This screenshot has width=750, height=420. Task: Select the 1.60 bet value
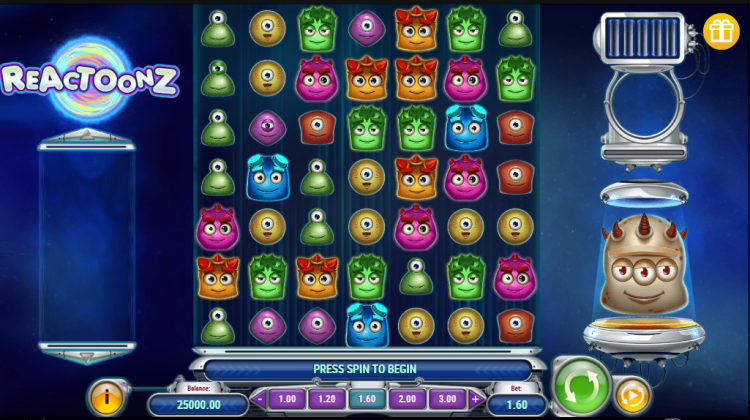[367, 398]
